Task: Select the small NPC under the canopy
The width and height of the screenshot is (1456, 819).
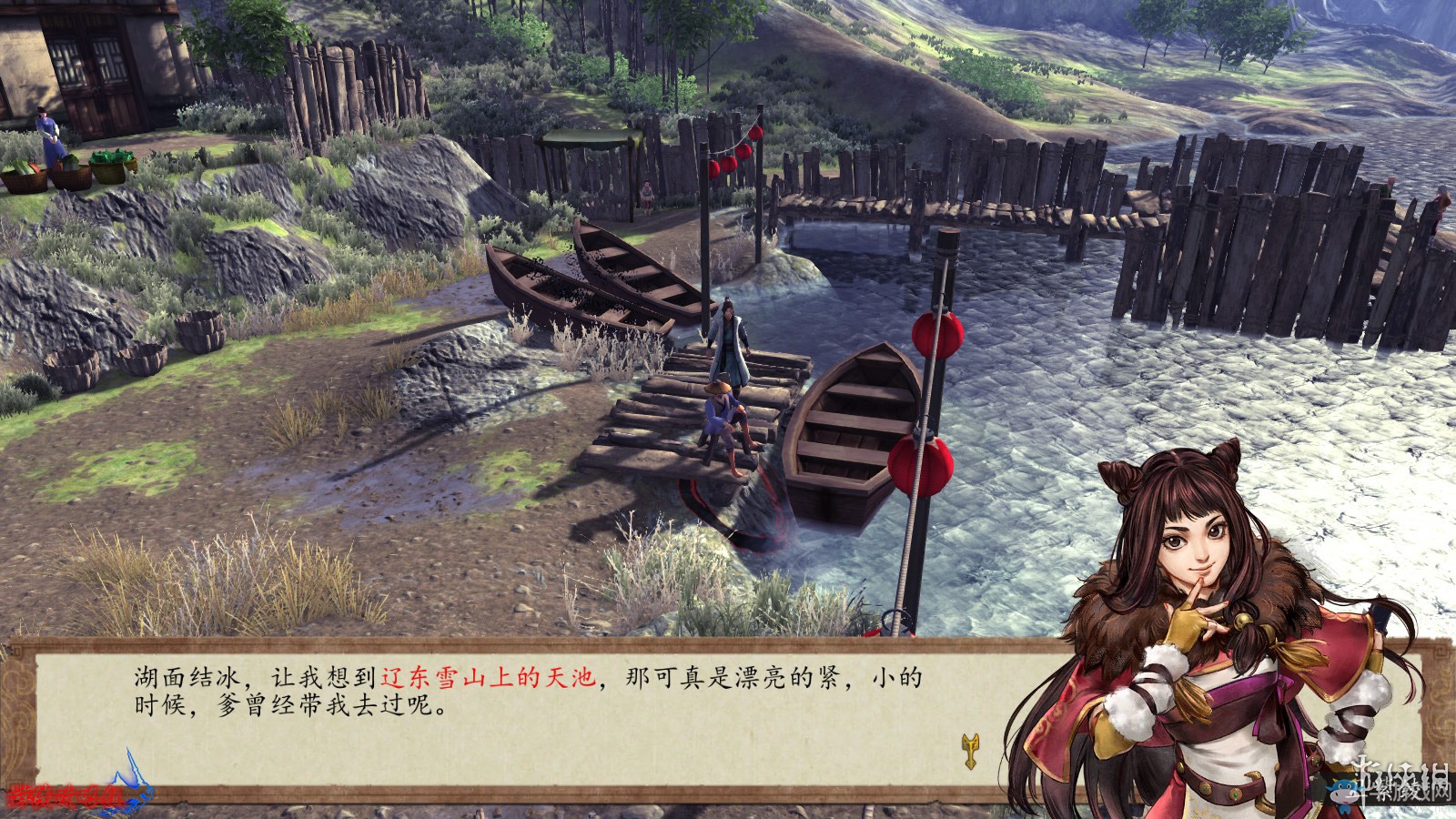Action: pos(646,196)
